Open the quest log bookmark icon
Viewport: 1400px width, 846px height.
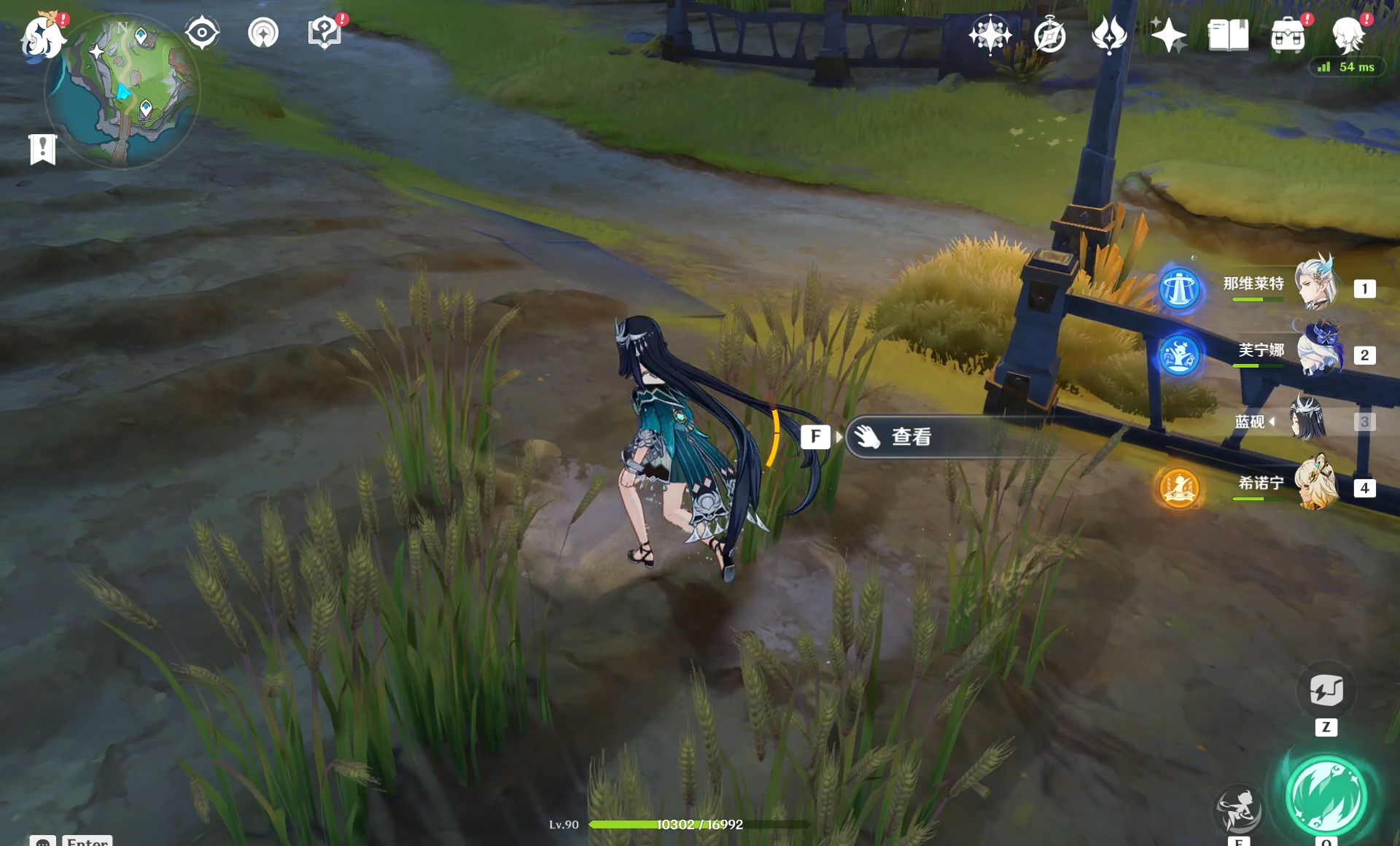pos(43,150)
